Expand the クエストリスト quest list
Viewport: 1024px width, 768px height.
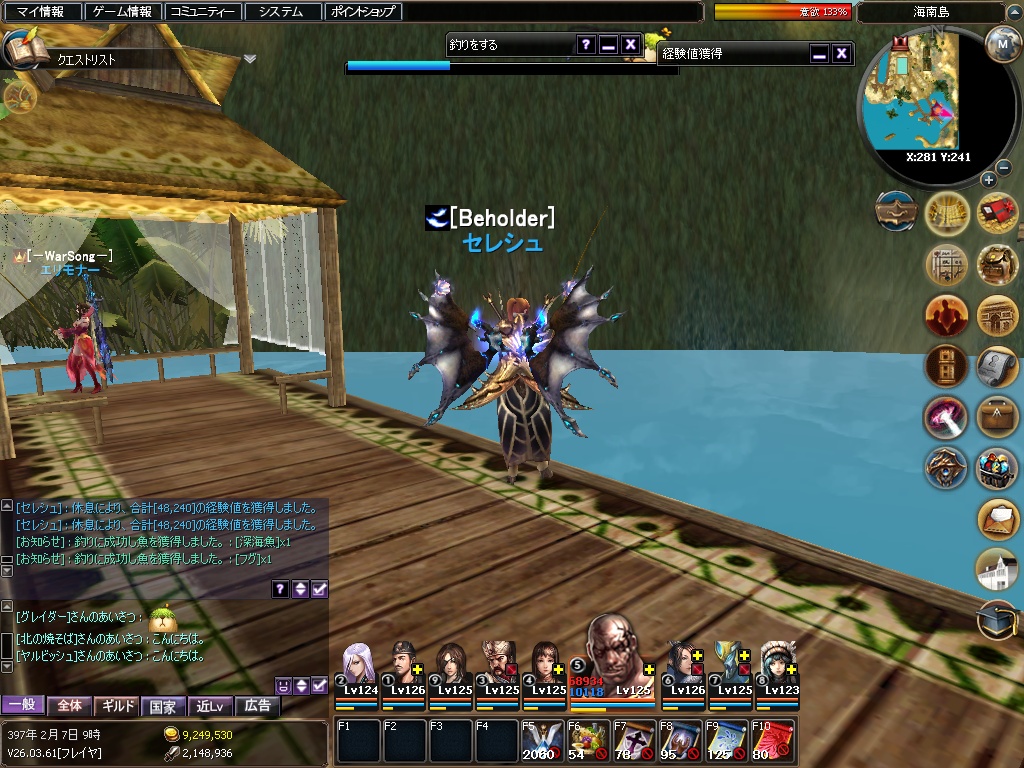(249, 59)
